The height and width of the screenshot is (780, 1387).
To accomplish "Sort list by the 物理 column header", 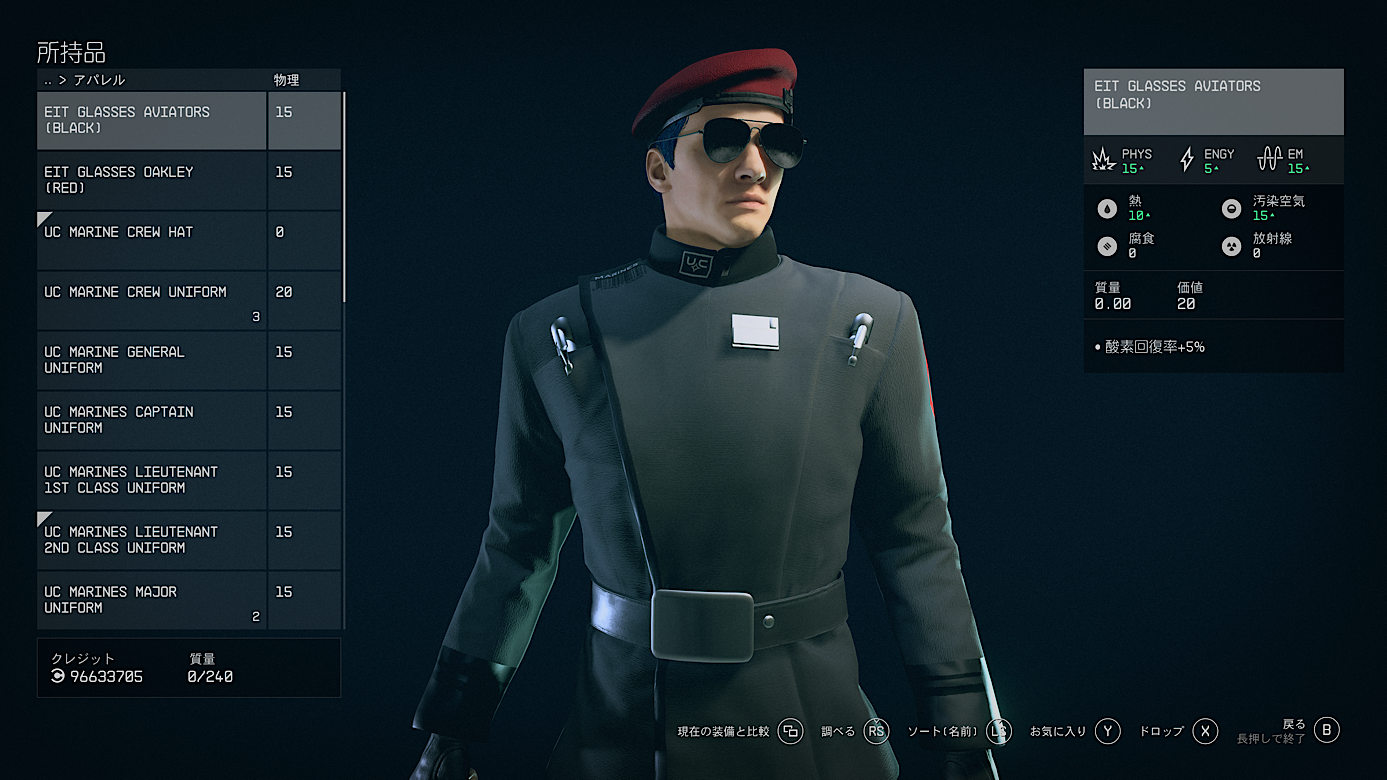I will click(x=287, y=80).
